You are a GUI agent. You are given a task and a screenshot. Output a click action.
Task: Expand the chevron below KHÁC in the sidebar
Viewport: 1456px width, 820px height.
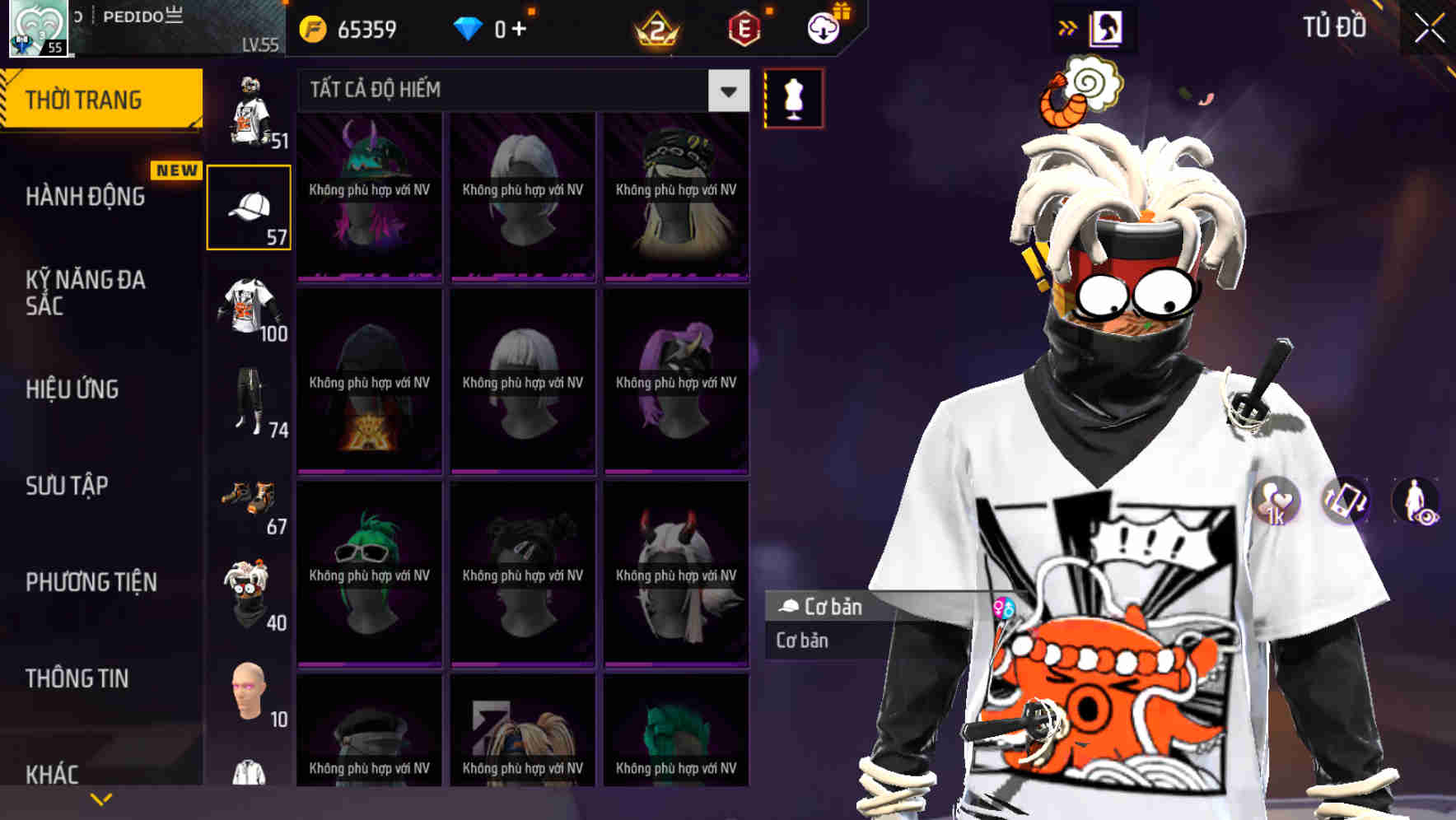[101, 798]
